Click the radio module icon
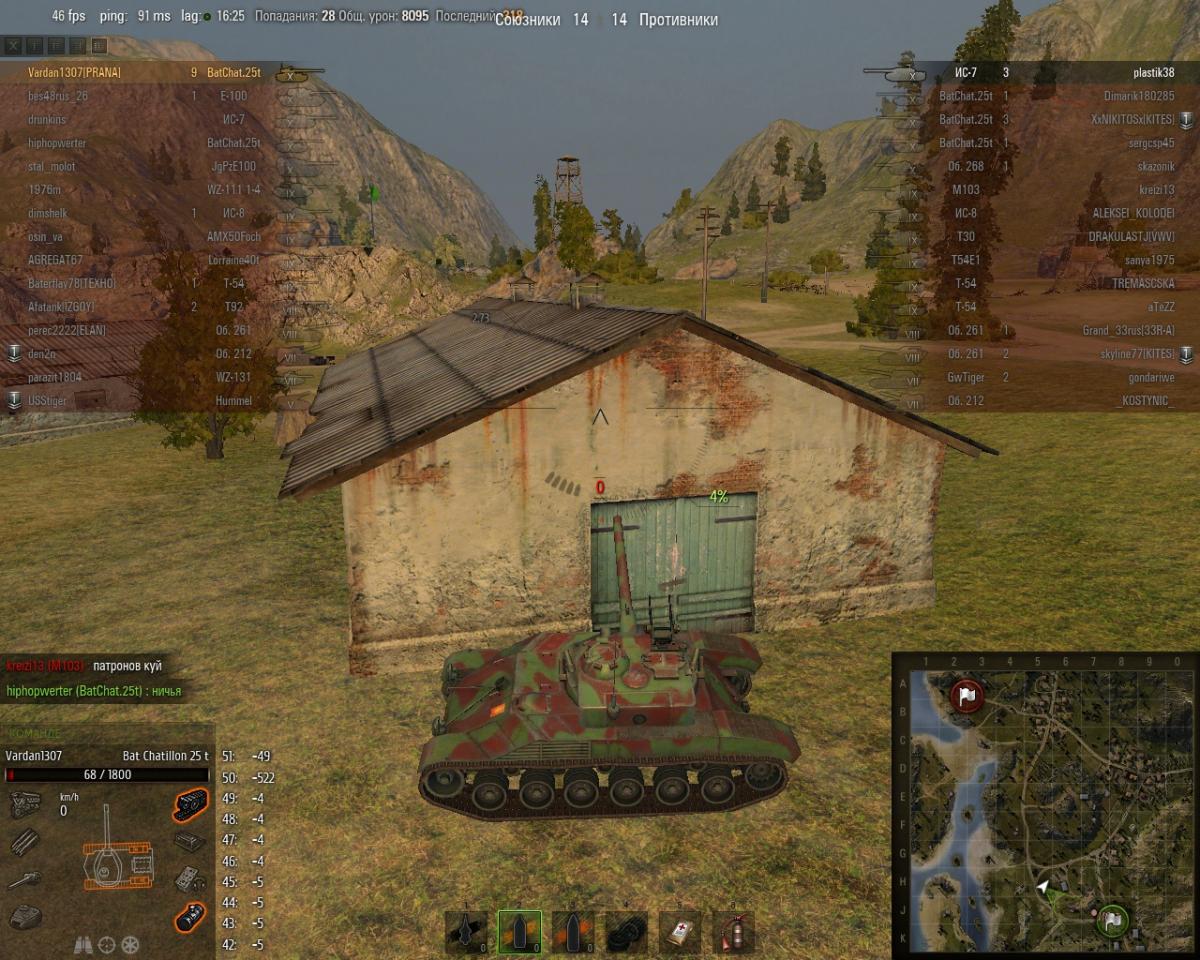 tap(190, 880)
